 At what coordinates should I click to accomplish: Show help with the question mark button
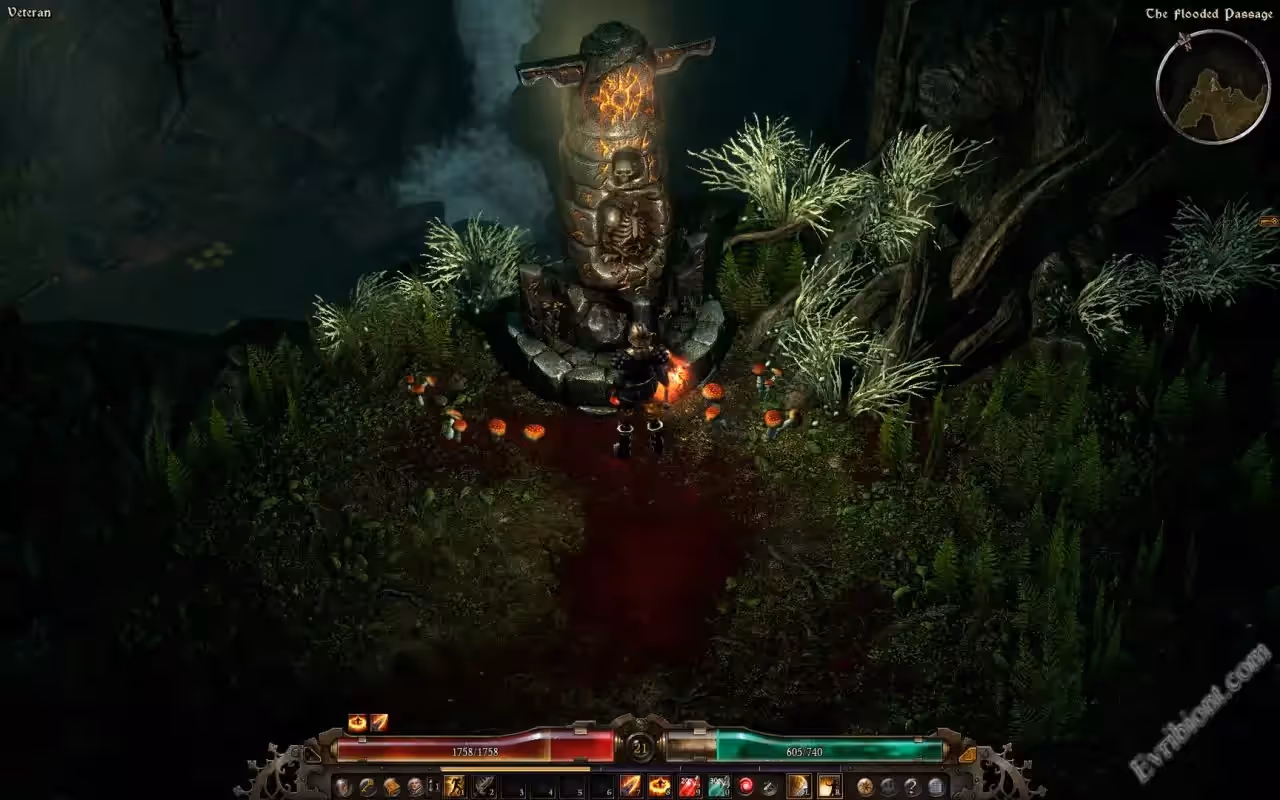coord(912,786)
